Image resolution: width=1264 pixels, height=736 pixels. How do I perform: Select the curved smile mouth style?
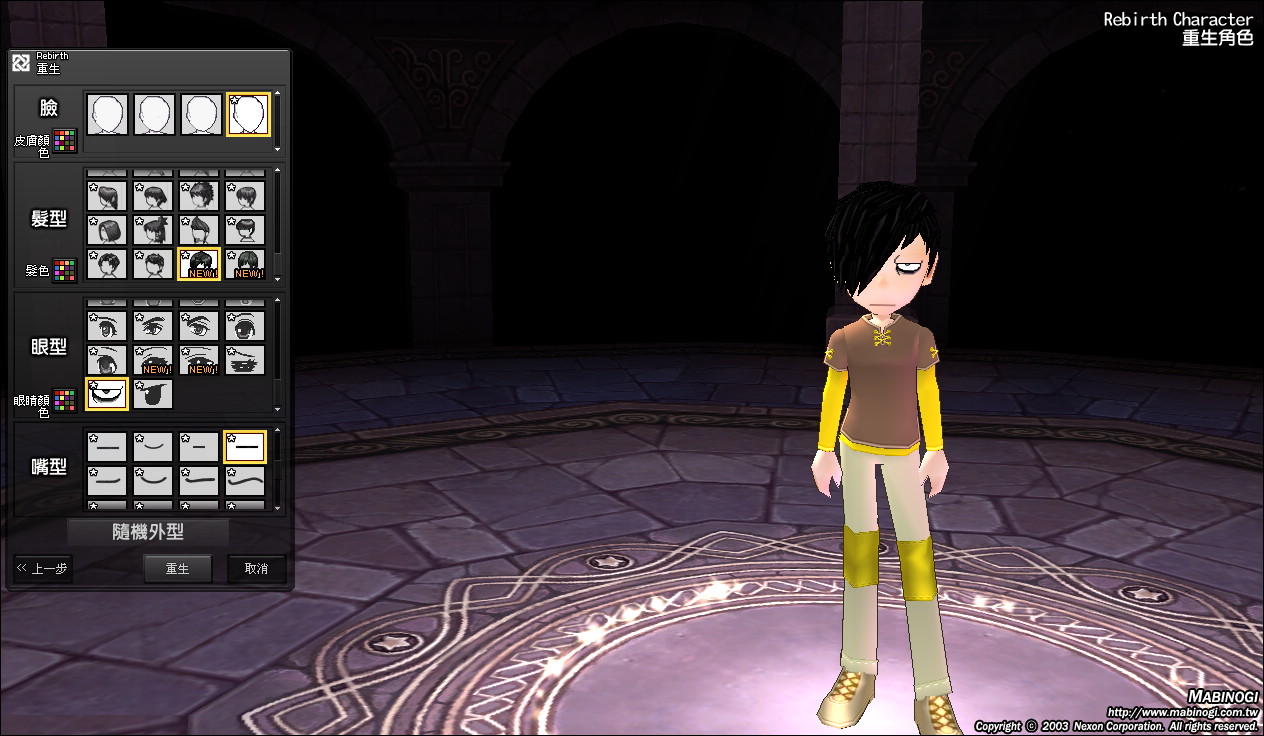pos(153,447)
